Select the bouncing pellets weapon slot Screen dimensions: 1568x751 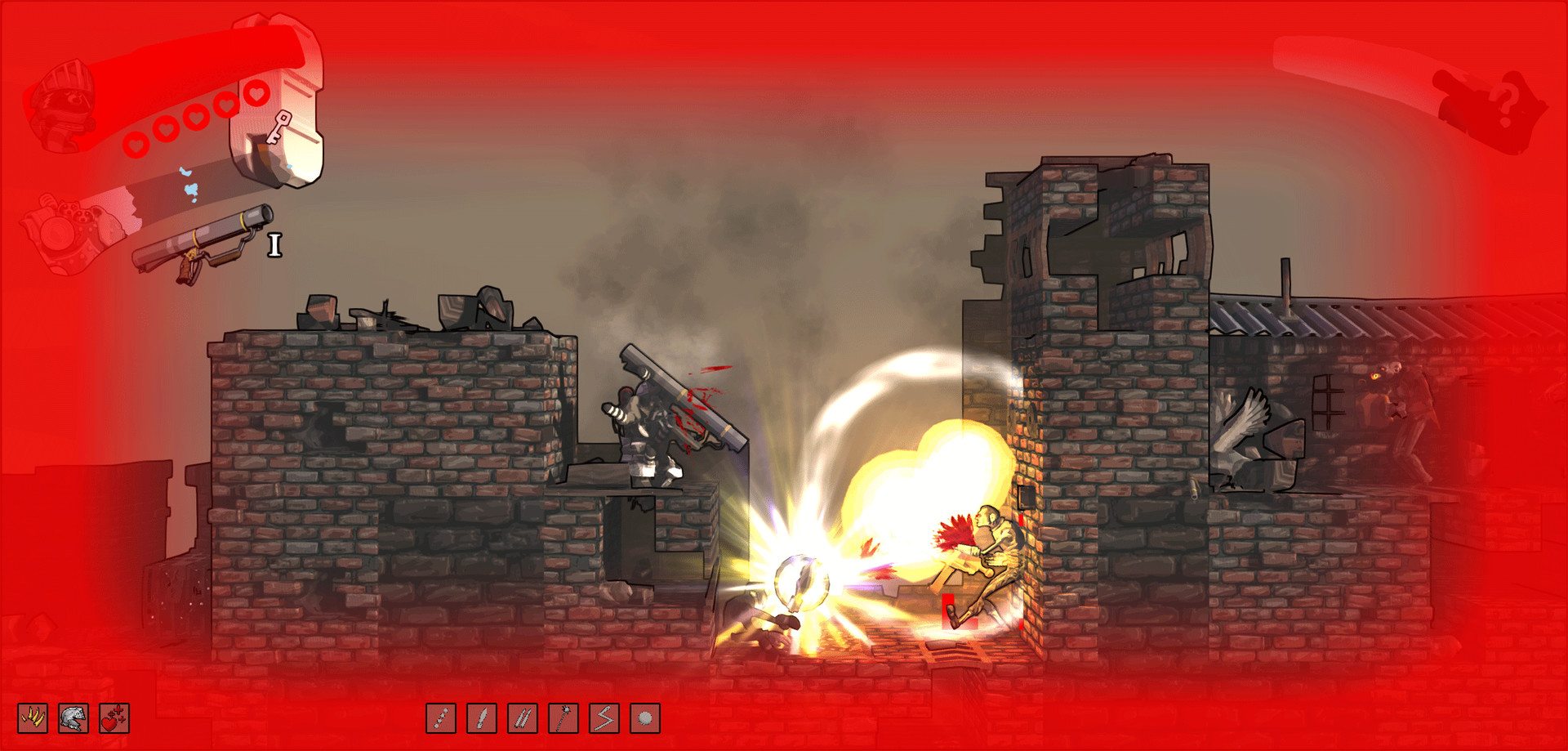(441, 717)
